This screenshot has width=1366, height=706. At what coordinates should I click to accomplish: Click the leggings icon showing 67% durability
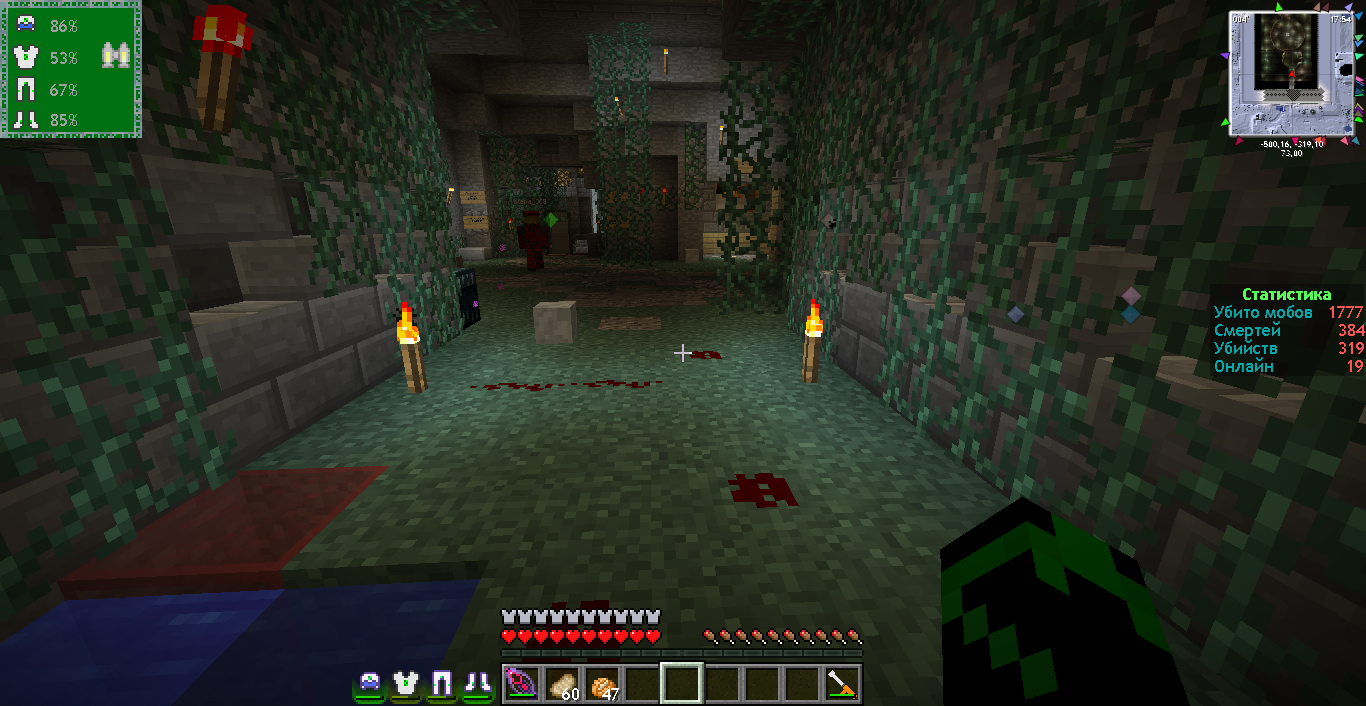click(26, 89)
